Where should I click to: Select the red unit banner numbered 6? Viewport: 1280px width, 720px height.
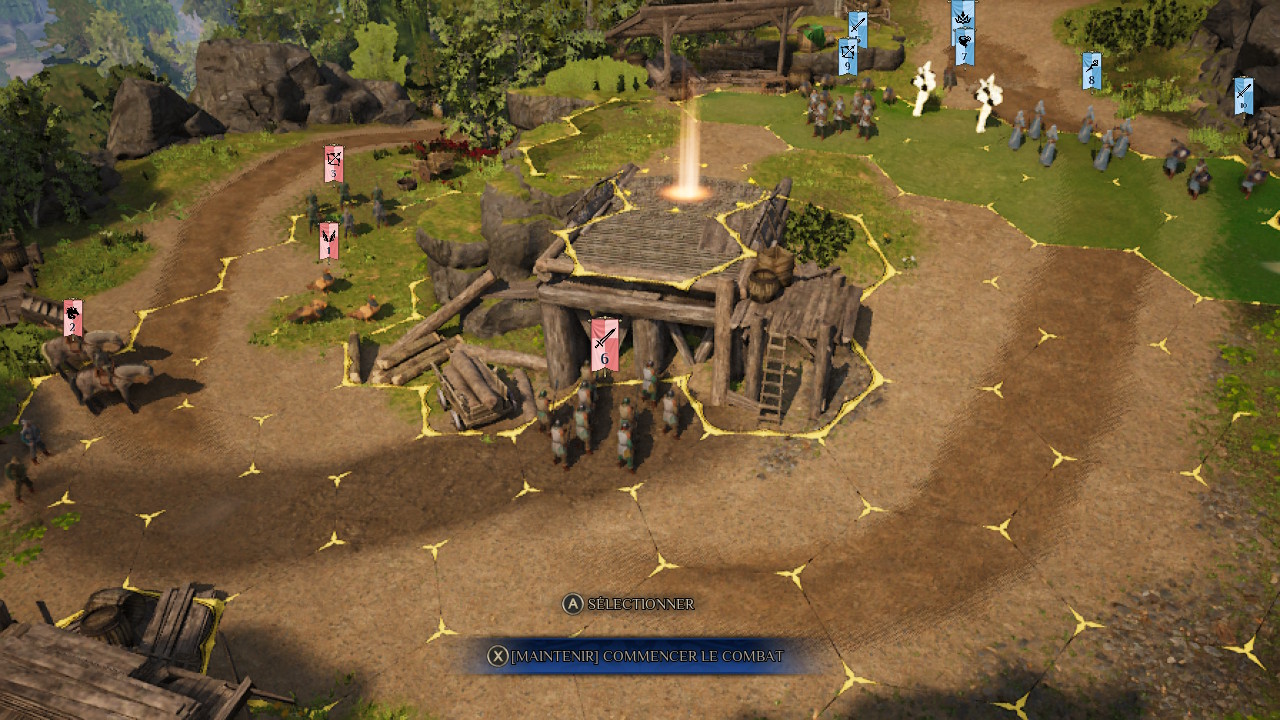[604, 345]
